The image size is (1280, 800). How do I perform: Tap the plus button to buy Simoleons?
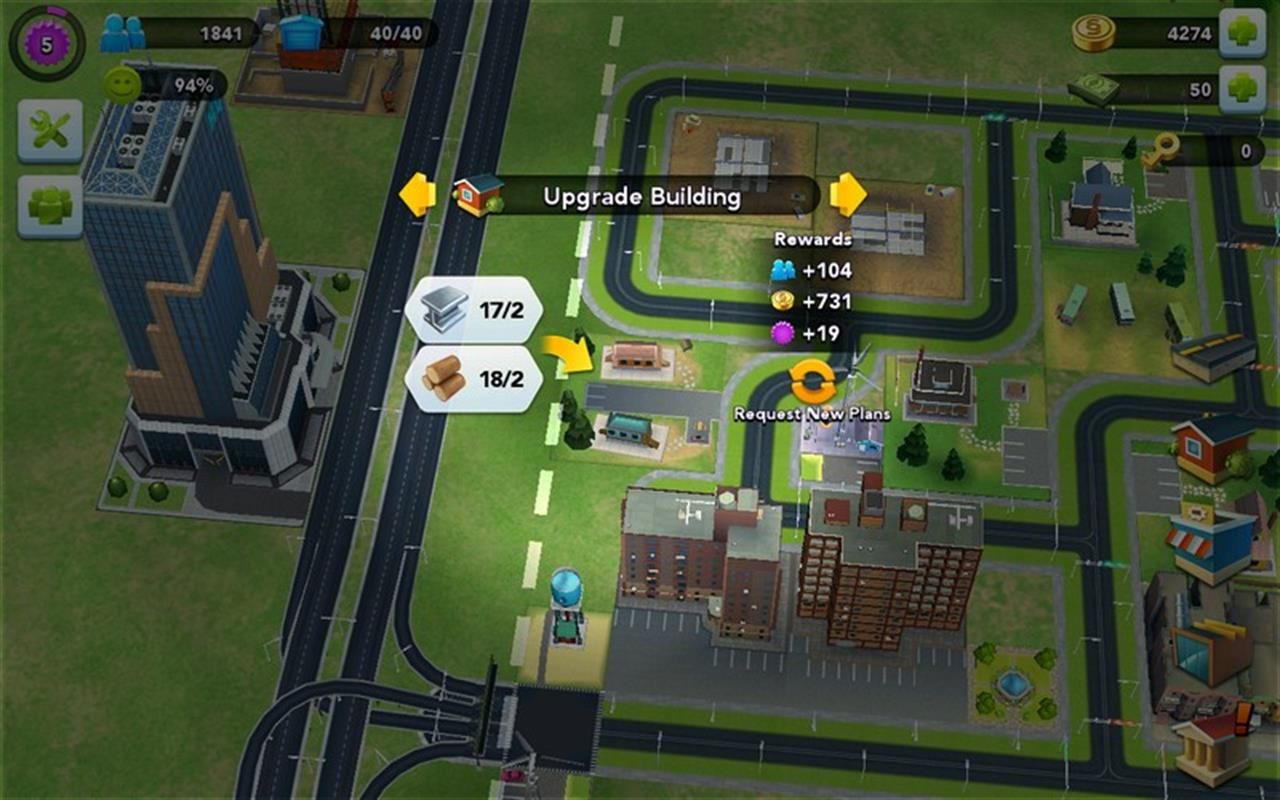1243,30
